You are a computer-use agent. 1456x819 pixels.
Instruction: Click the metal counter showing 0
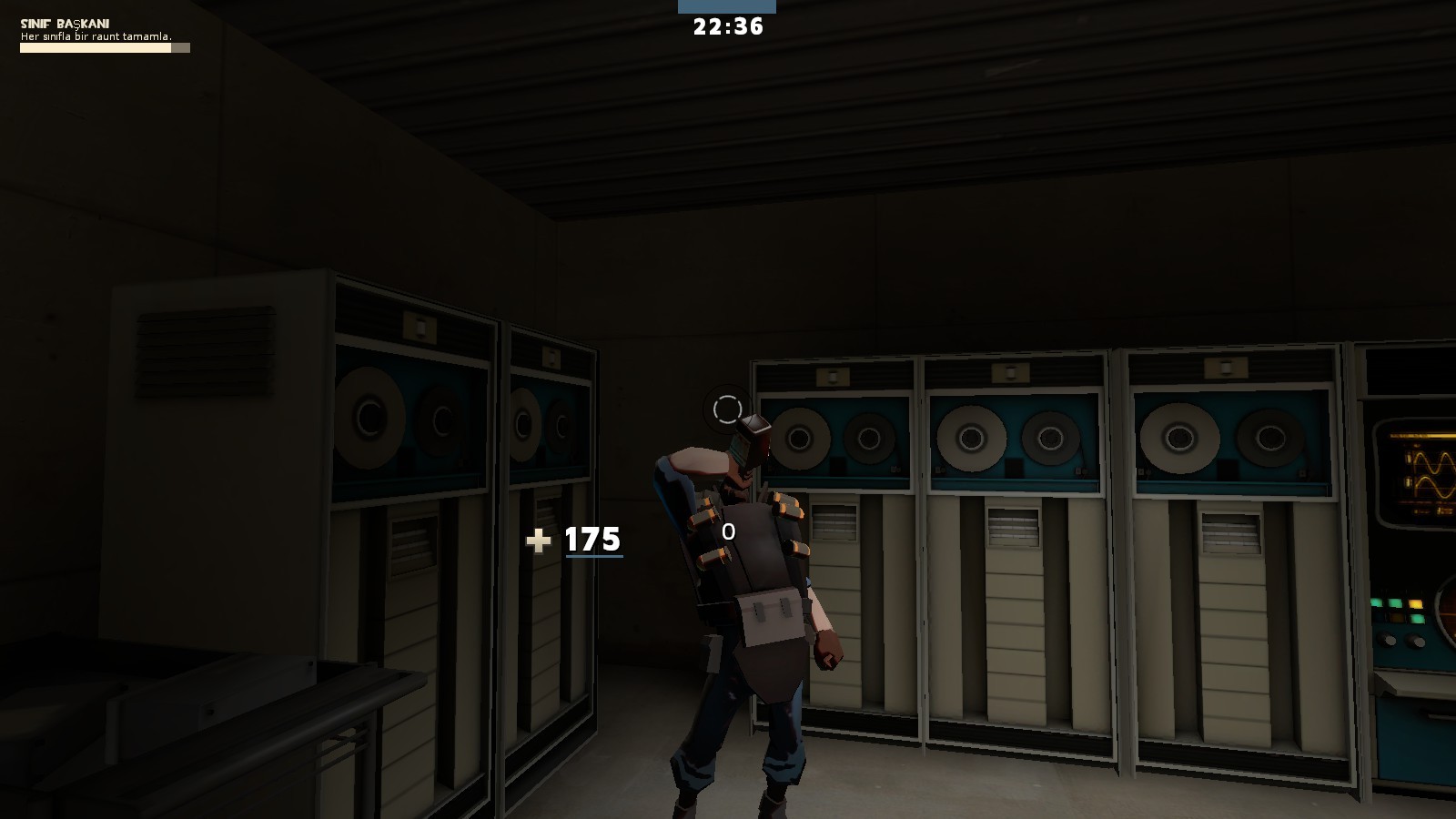click(727, 531)
